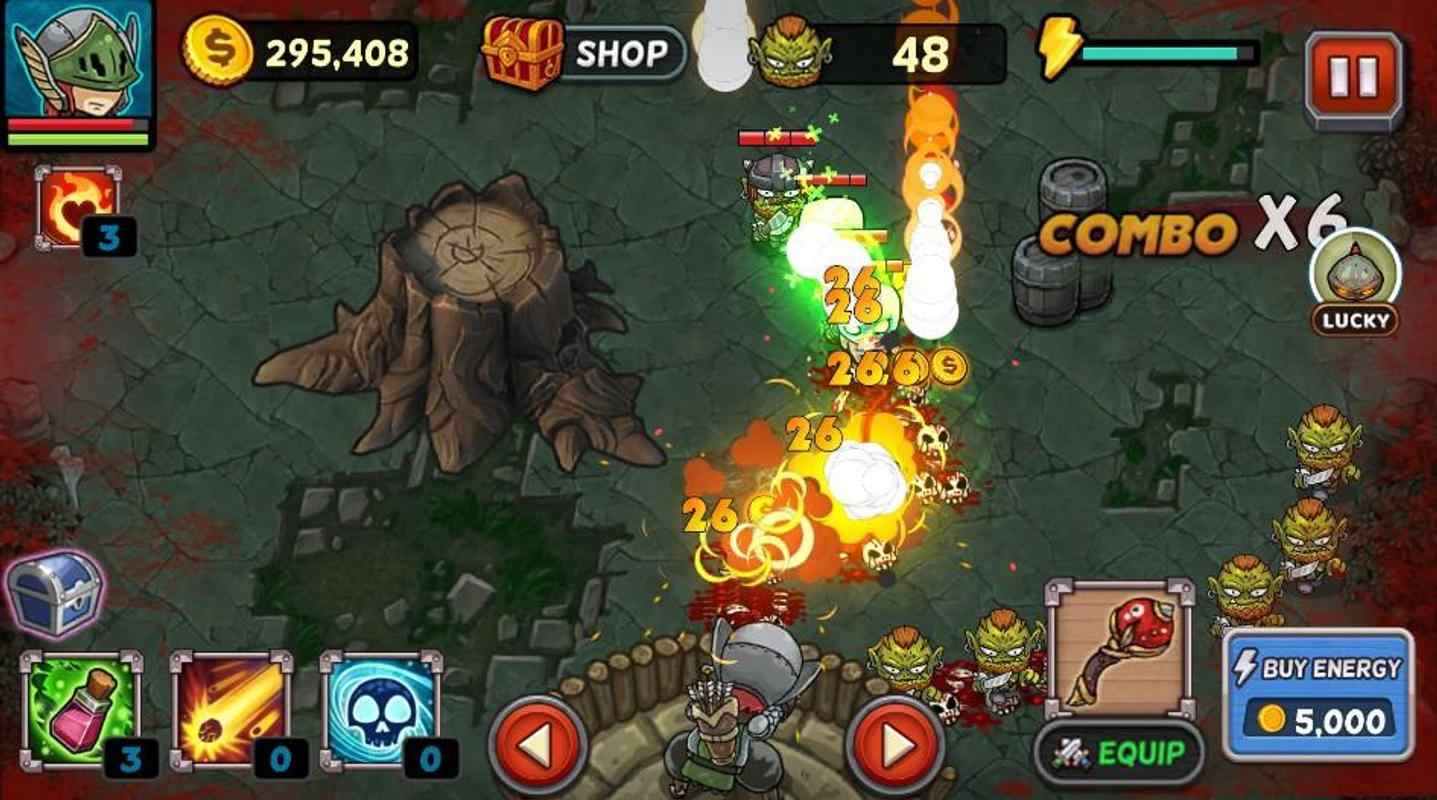1437x800 pixels.
Task: Tap the Lucky goblin badge
Action: click(x=1355, y=280)
